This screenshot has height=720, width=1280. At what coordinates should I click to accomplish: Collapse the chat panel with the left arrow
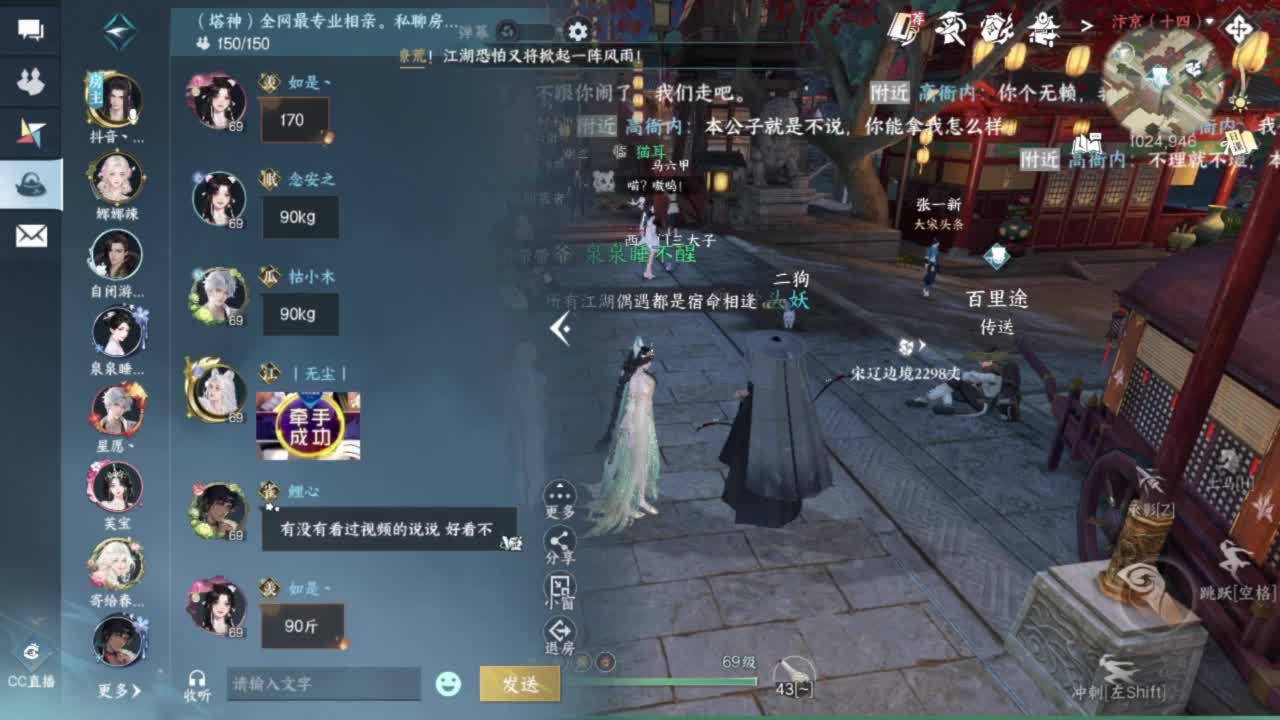pyautogui.click(x=563, y=330)
